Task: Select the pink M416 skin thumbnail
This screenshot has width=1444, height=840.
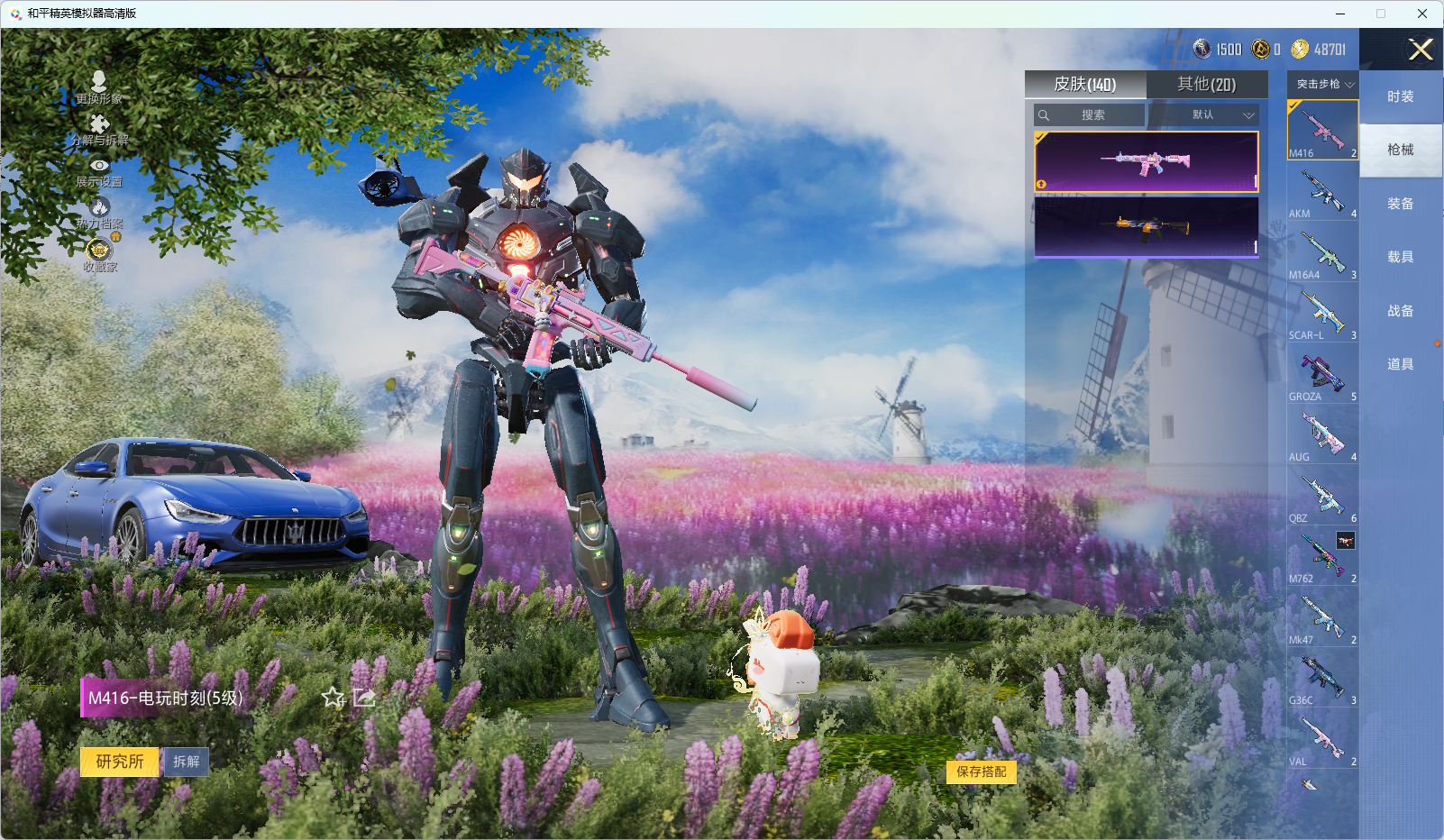Action: click(x=1146, y=162)
